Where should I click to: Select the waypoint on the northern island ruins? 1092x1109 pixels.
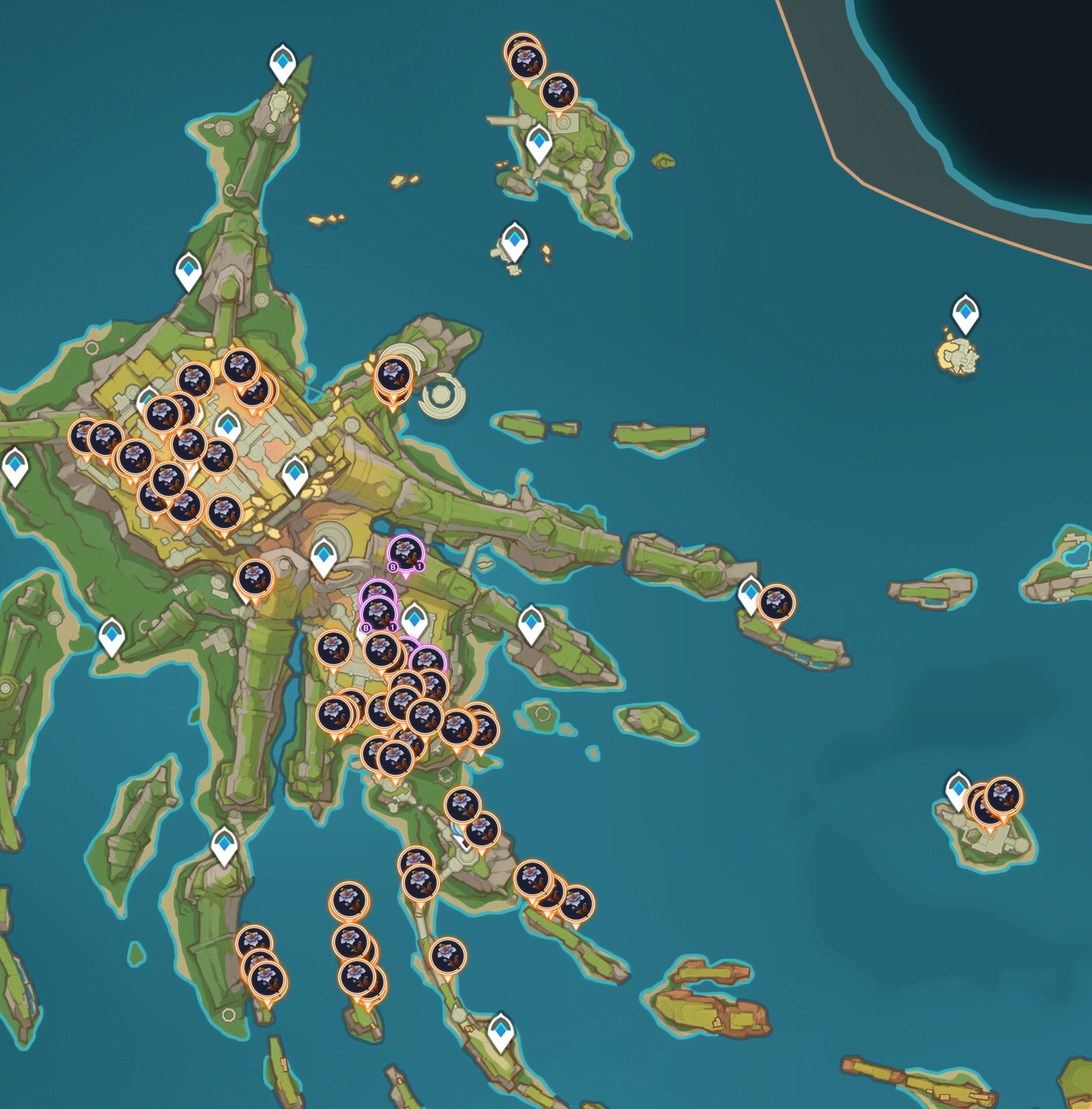[x=539, y=142]
